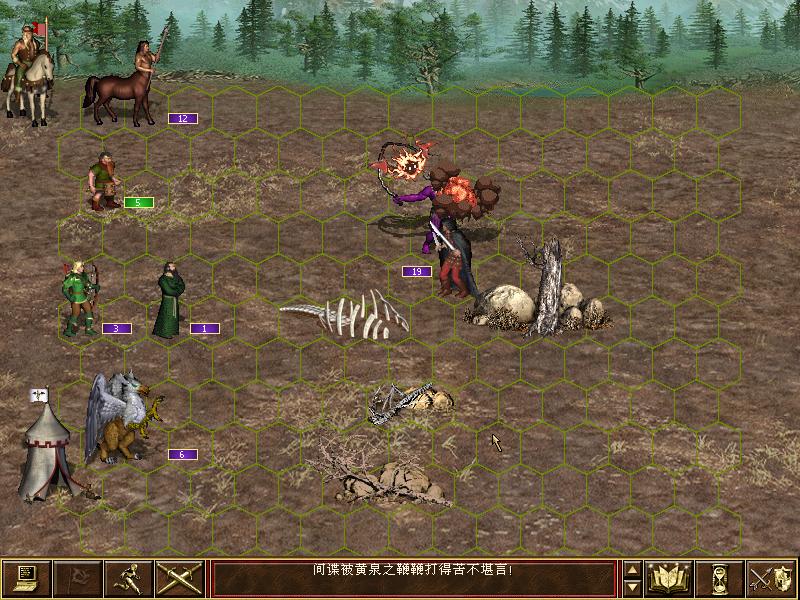Open the combat system options
Screen dimensions: 800x600
point(26,578)
